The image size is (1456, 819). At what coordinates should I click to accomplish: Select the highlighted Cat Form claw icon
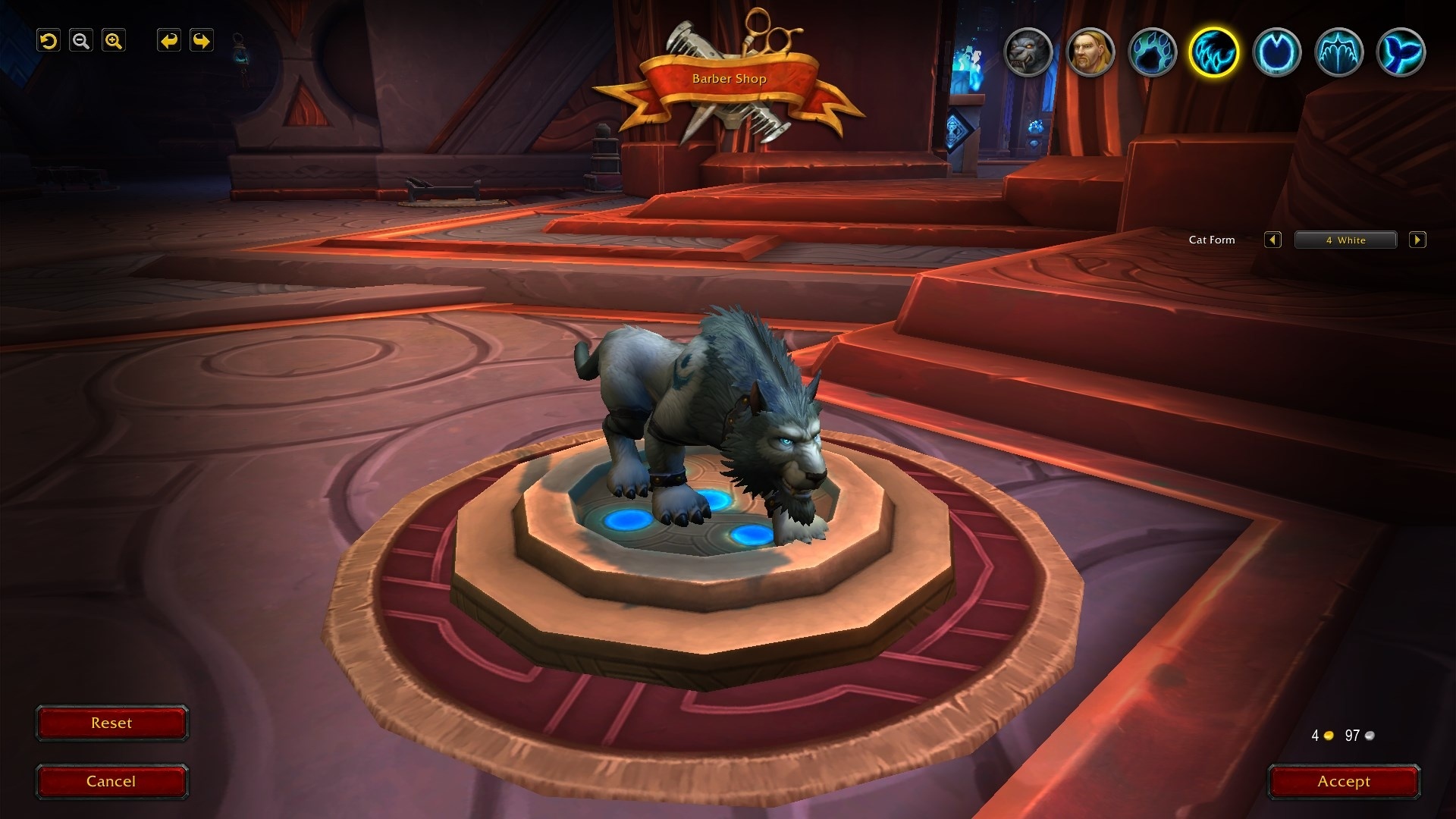click(1214, 52)
